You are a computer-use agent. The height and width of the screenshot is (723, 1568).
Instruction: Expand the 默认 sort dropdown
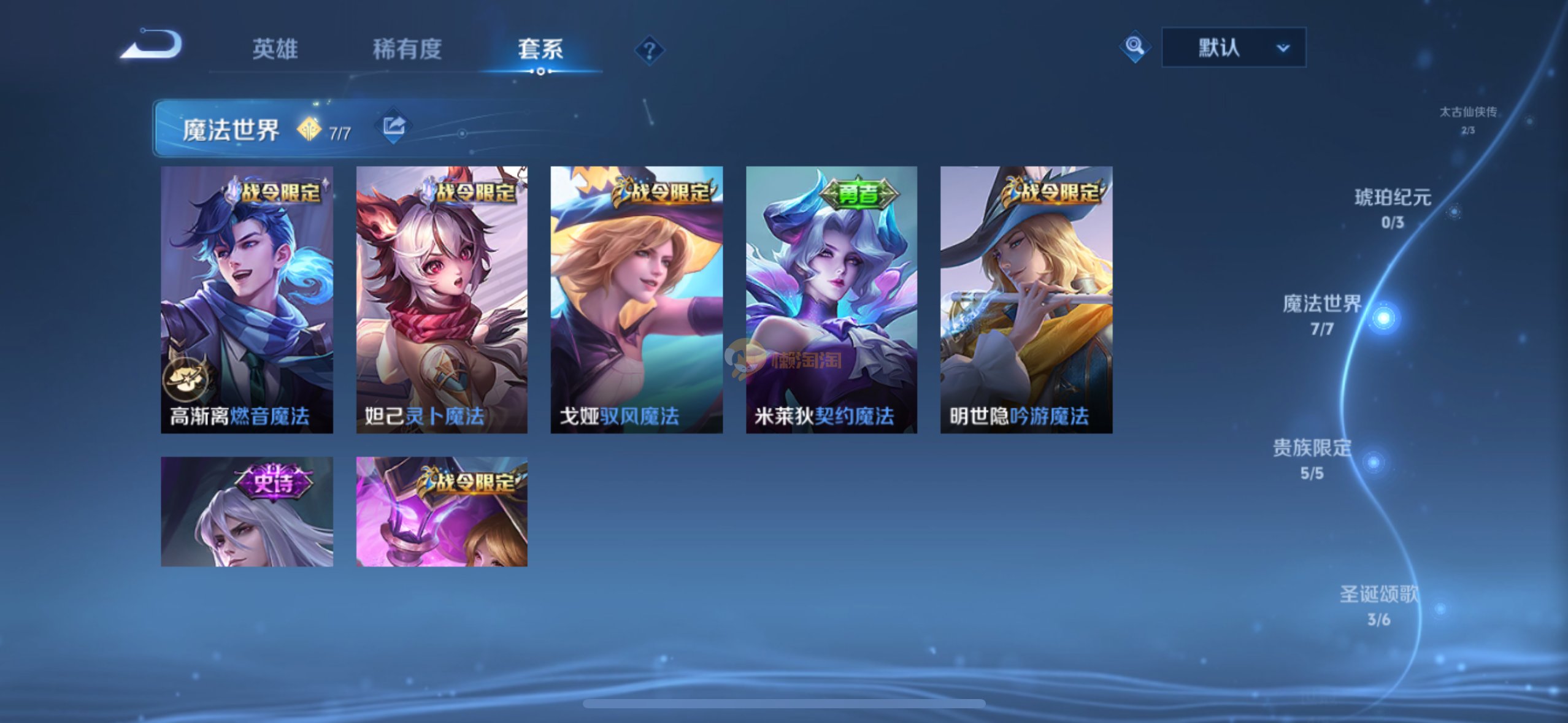pyautogui.click(x=1233, y=47)
